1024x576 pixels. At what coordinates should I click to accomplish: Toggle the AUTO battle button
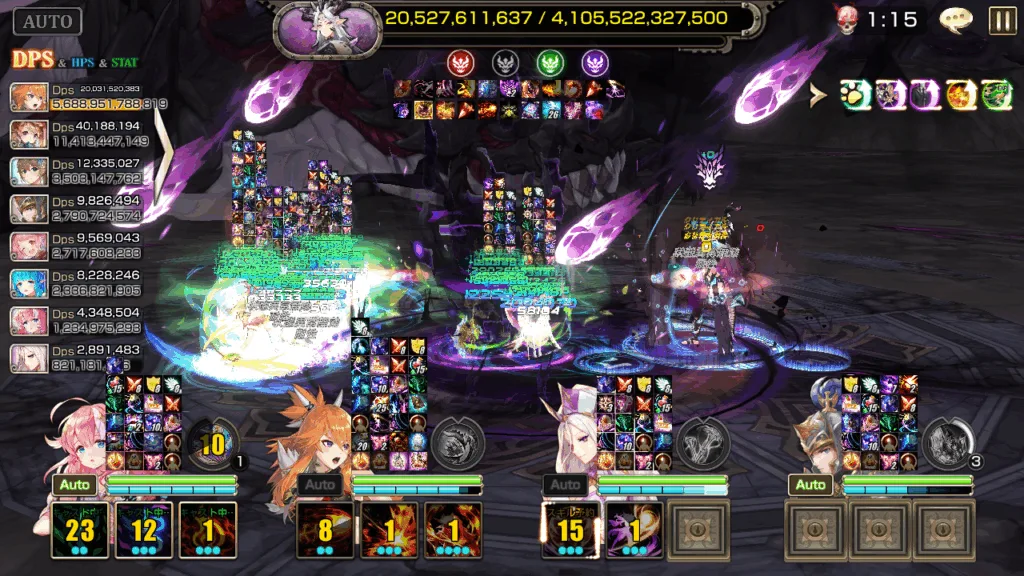[x=47, y=21]
